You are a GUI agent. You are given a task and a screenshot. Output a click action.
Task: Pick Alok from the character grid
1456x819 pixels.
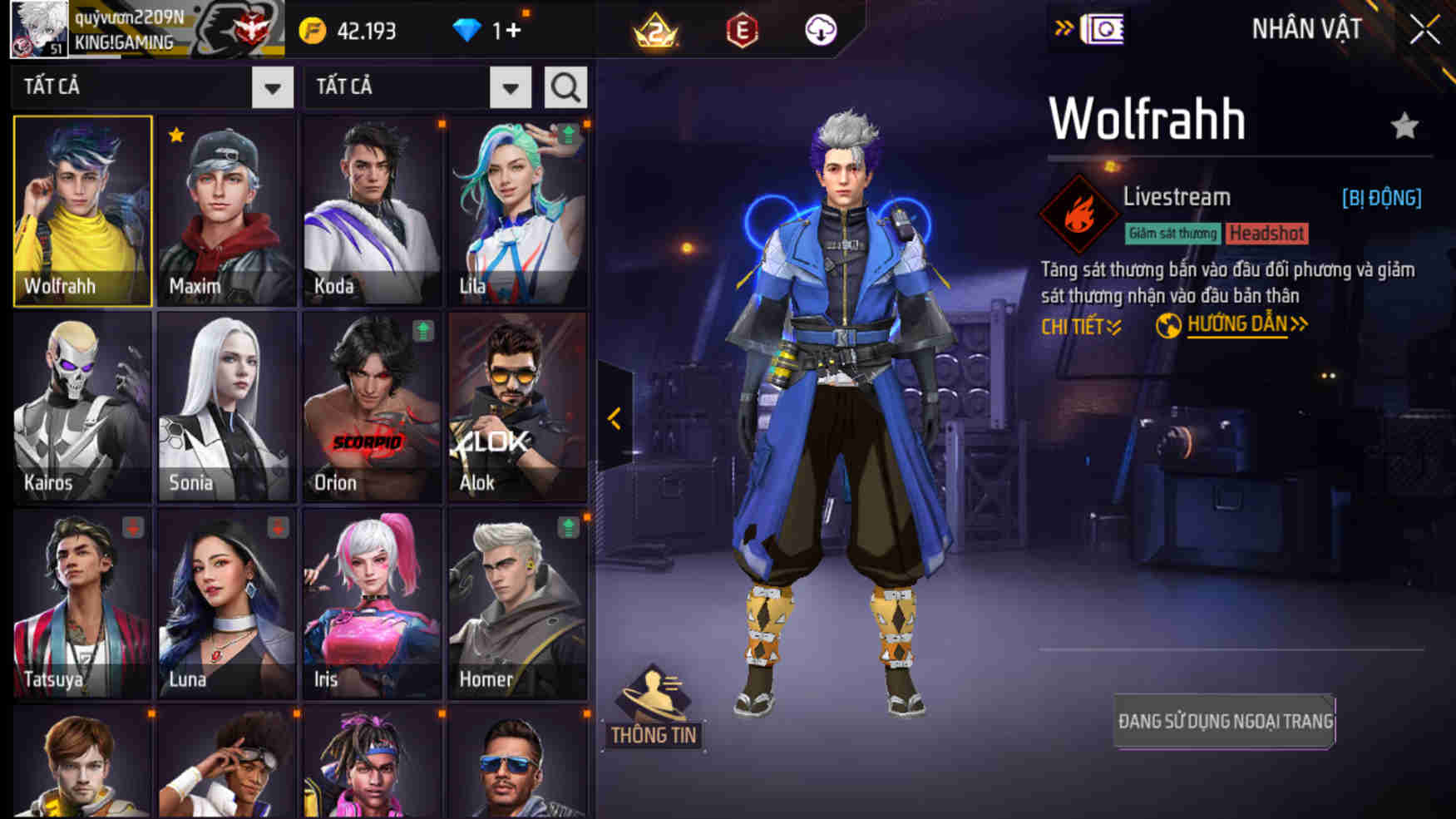pos(517,407)
